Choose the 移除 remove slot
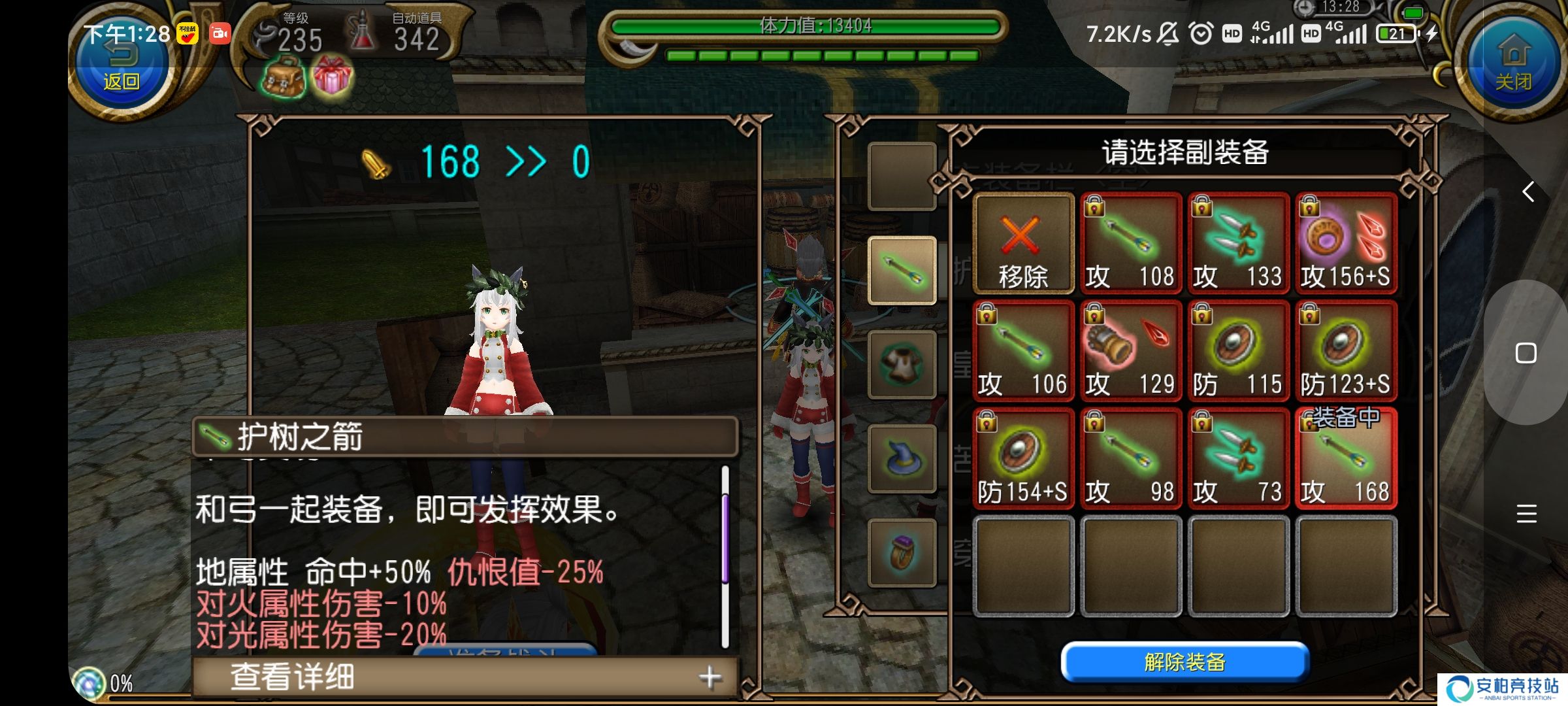This screenshot has height=706, width=1568. click(1023, 243)
